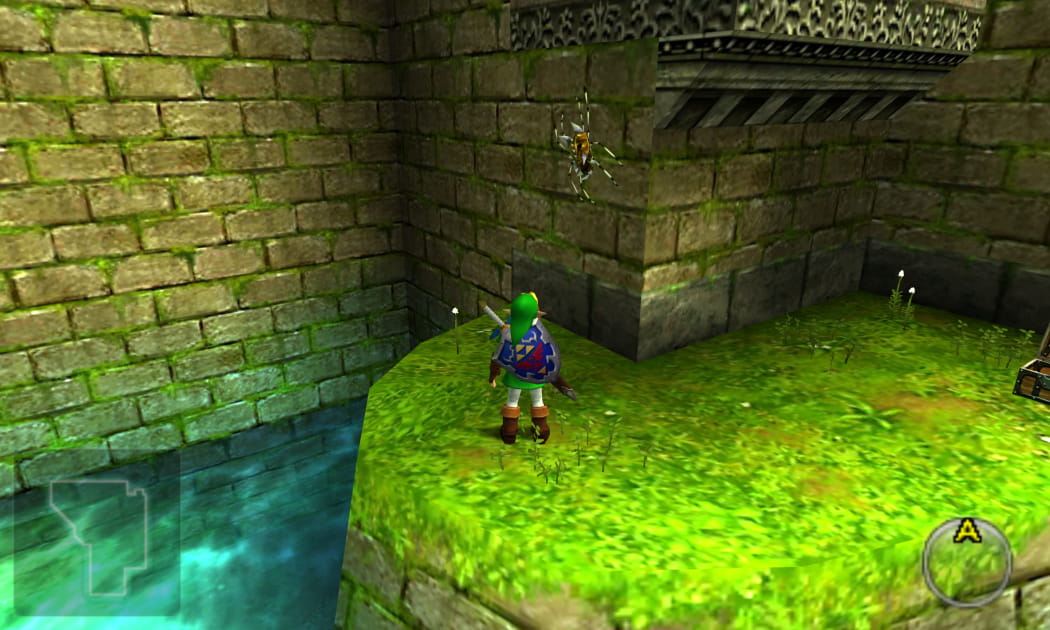
Task: Click the dungeon room minimap
Action: point(97,534)
